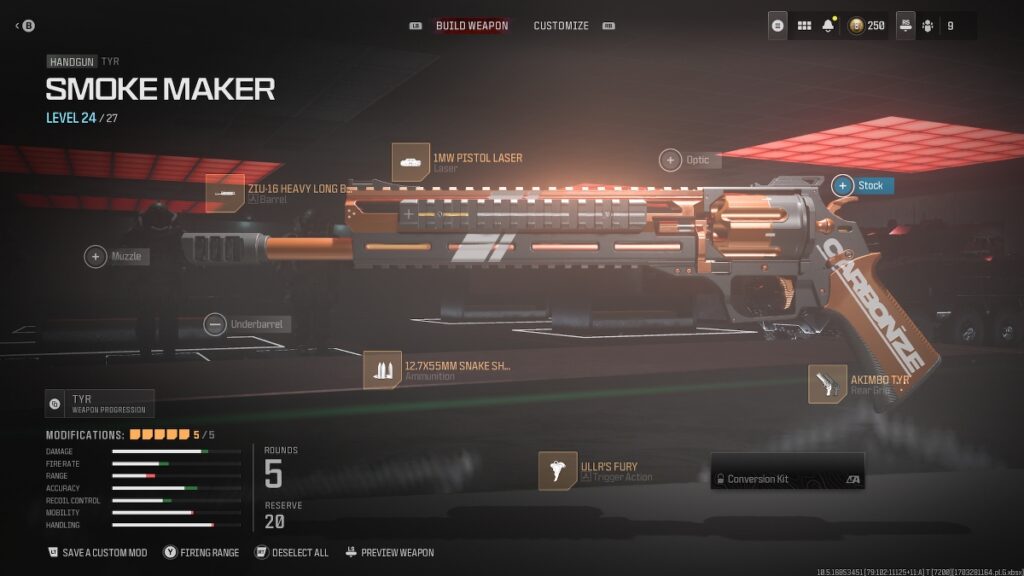1024x576 pixels.
Task: Open the grid menu icon
Action: [x=803, y=25]
